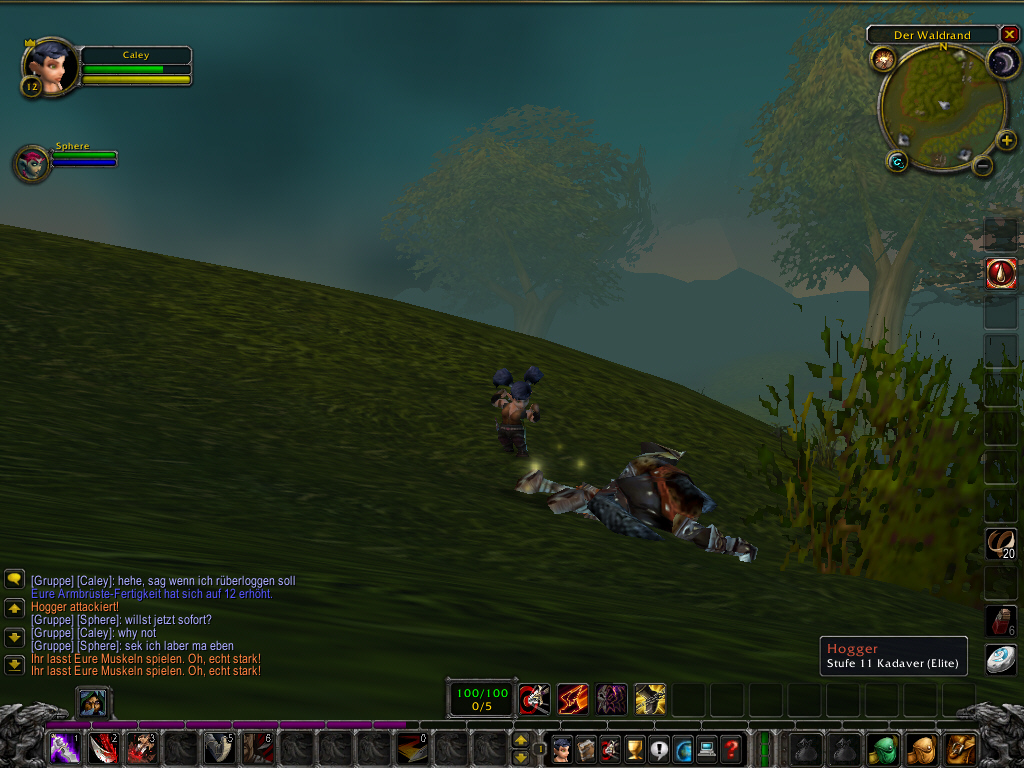The height and width of the screenshot is (768, 1024).
Task: Select Caley's player portrait
Action: [x=50, y=67]
